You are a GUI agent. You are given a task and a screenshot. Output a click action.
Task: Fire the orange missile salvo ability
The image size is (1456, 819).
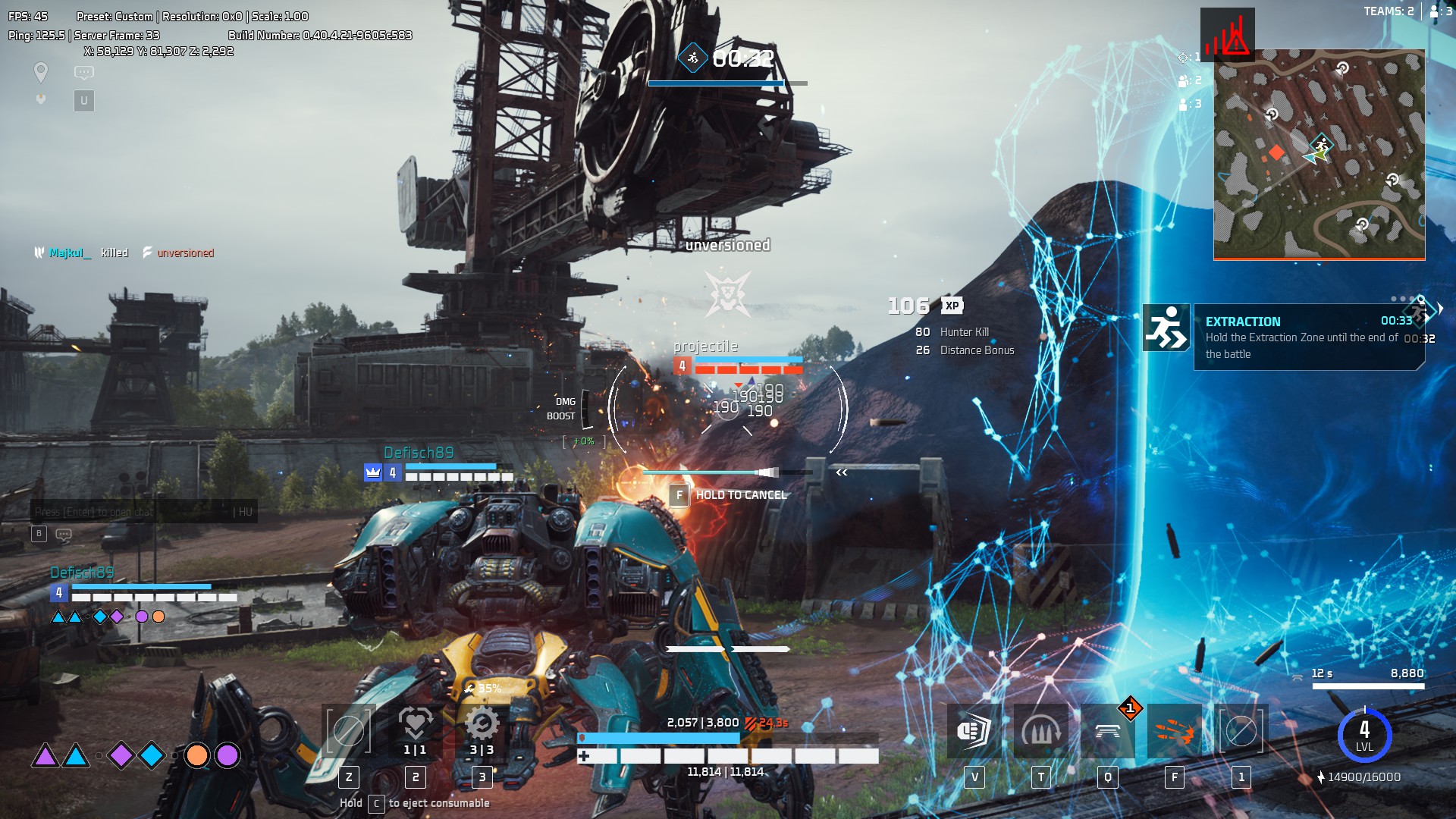[1174, 731]
